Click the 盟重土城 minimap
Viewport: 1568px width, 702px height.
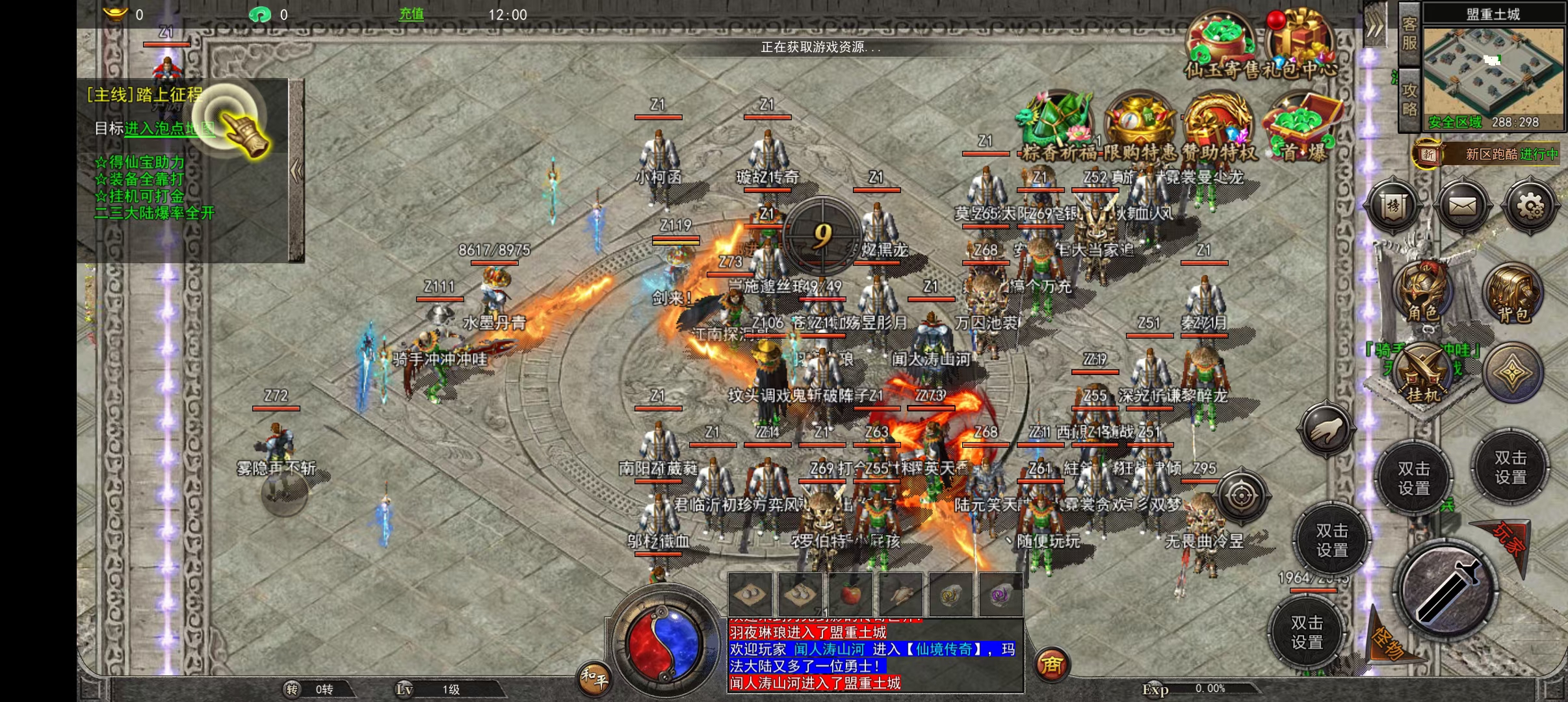(x=1493, y=70)
